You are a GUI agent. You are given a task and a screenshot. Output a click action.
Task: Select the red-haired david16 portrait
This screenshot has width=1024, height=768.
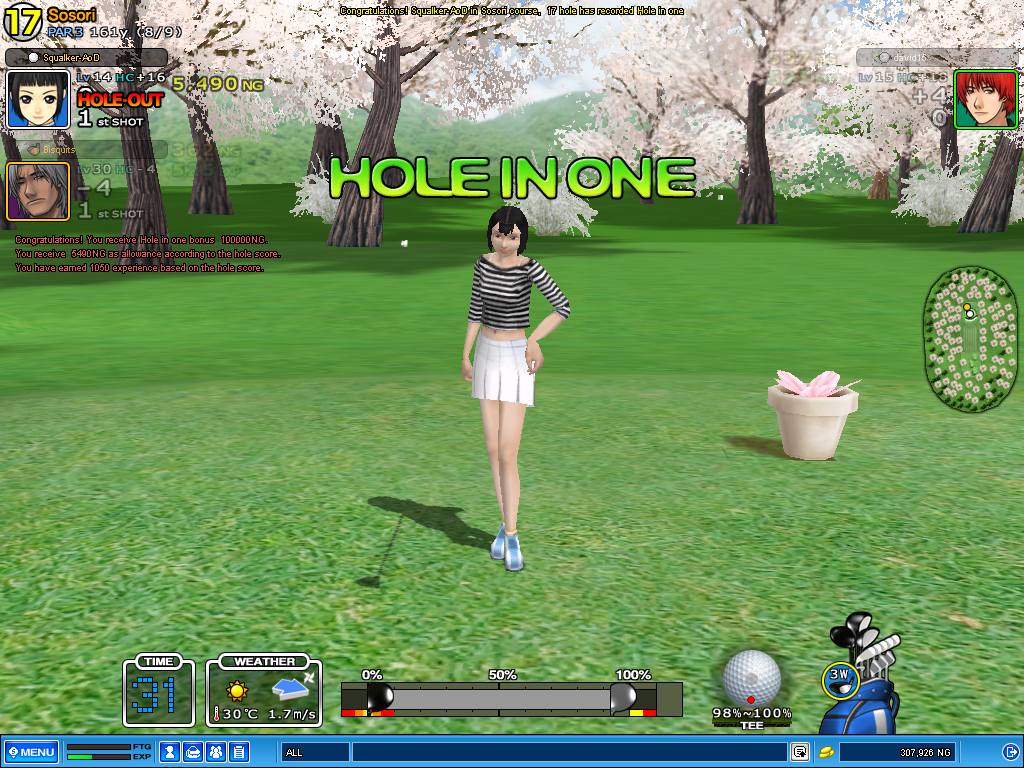pyautogui.click(x=971, y=99)
